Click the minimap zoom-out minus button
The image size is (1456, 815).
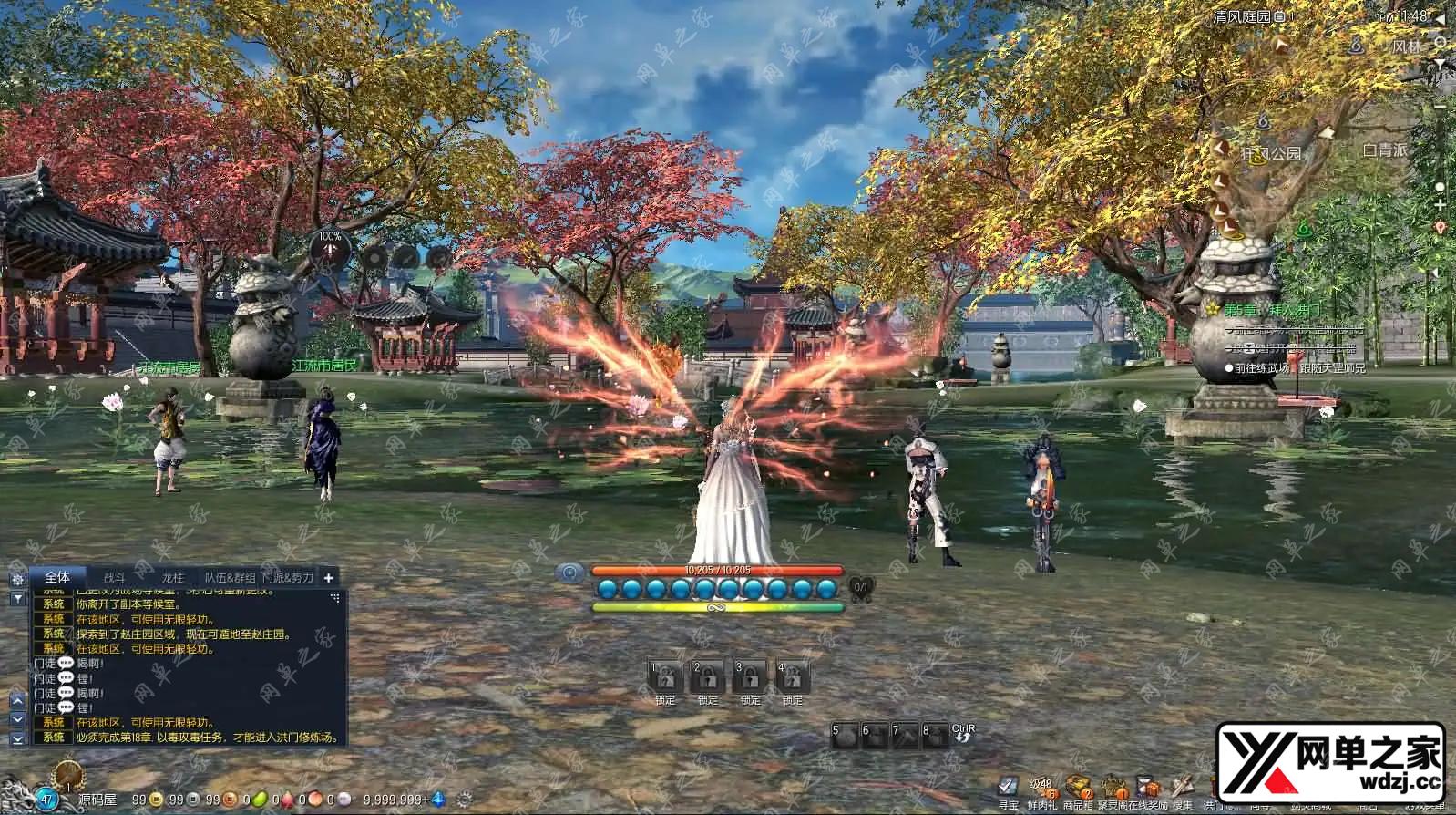click(1440, 106)
